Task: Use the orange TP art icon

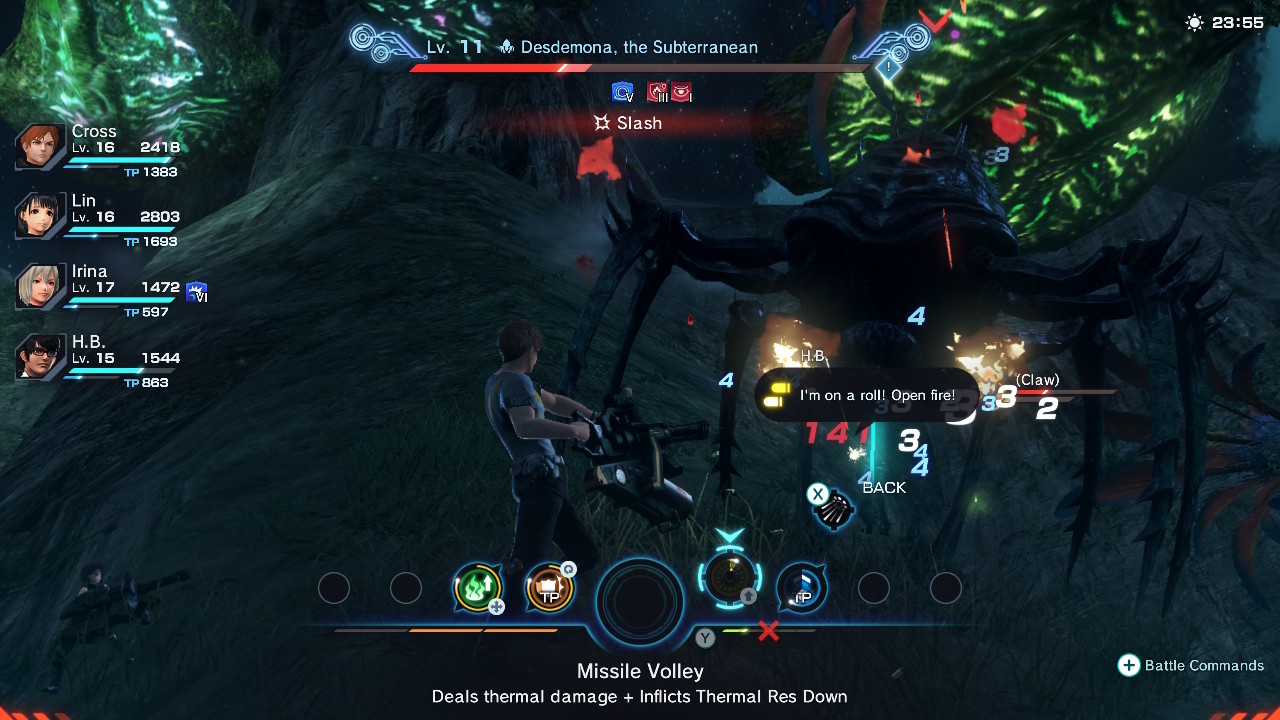Action: [x=549, y=588]
